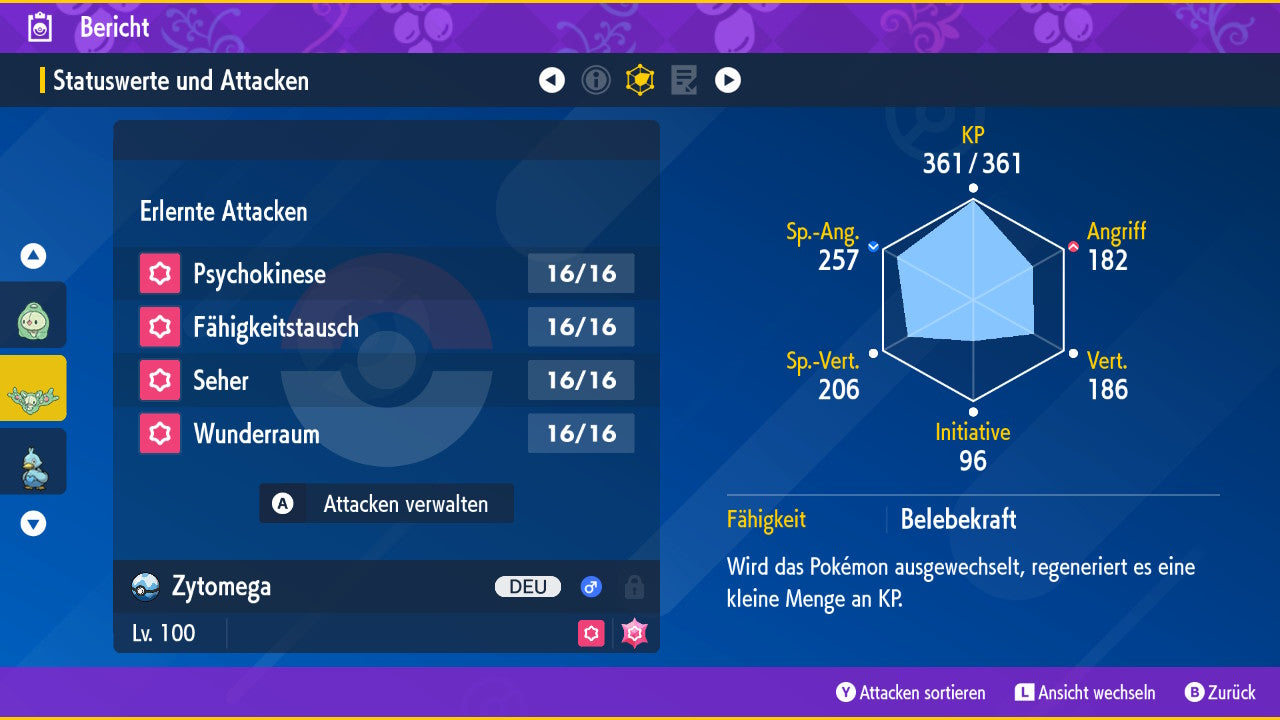Click the Psychic Tera type icon

point(634,633)
